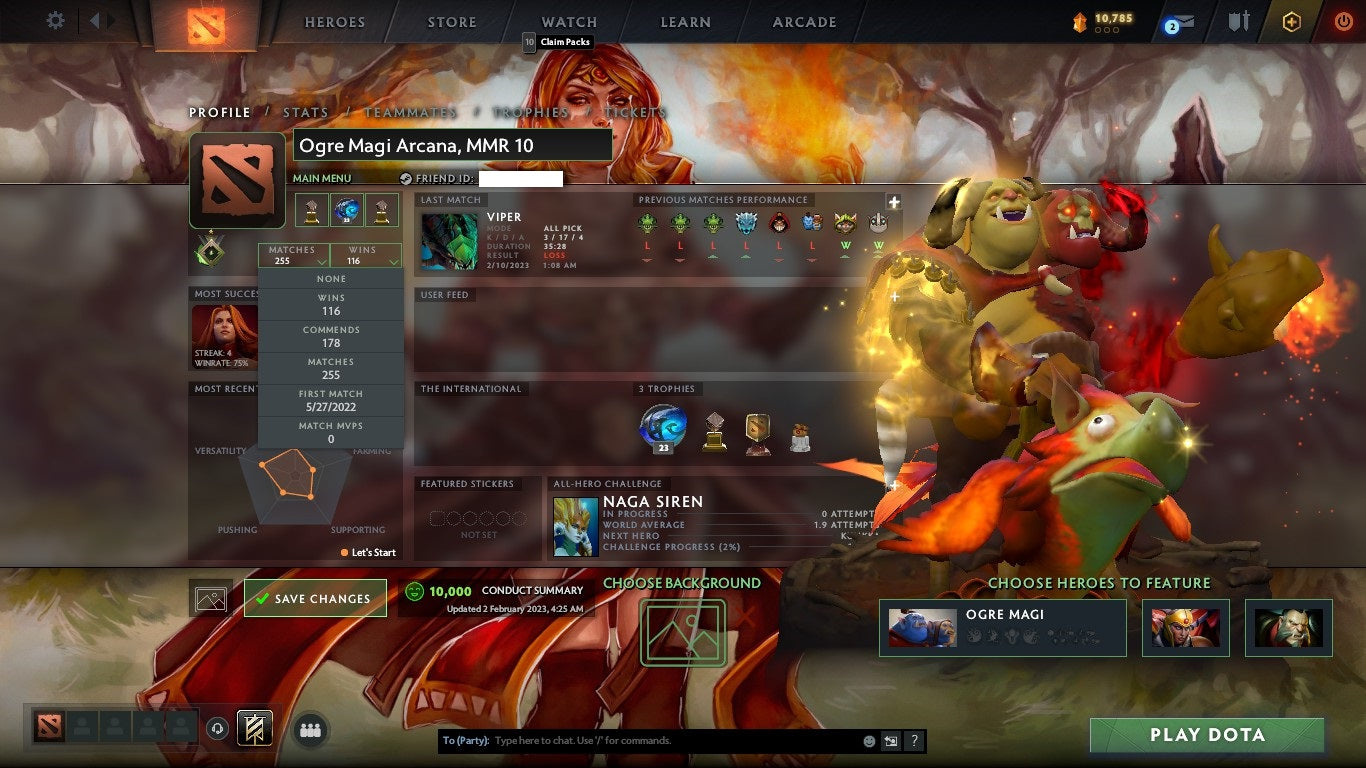Open the MATCHES stat dropdown
The height and width of the screenshot is (768, 1366).
pyautogui.click(x=291, y=257)
